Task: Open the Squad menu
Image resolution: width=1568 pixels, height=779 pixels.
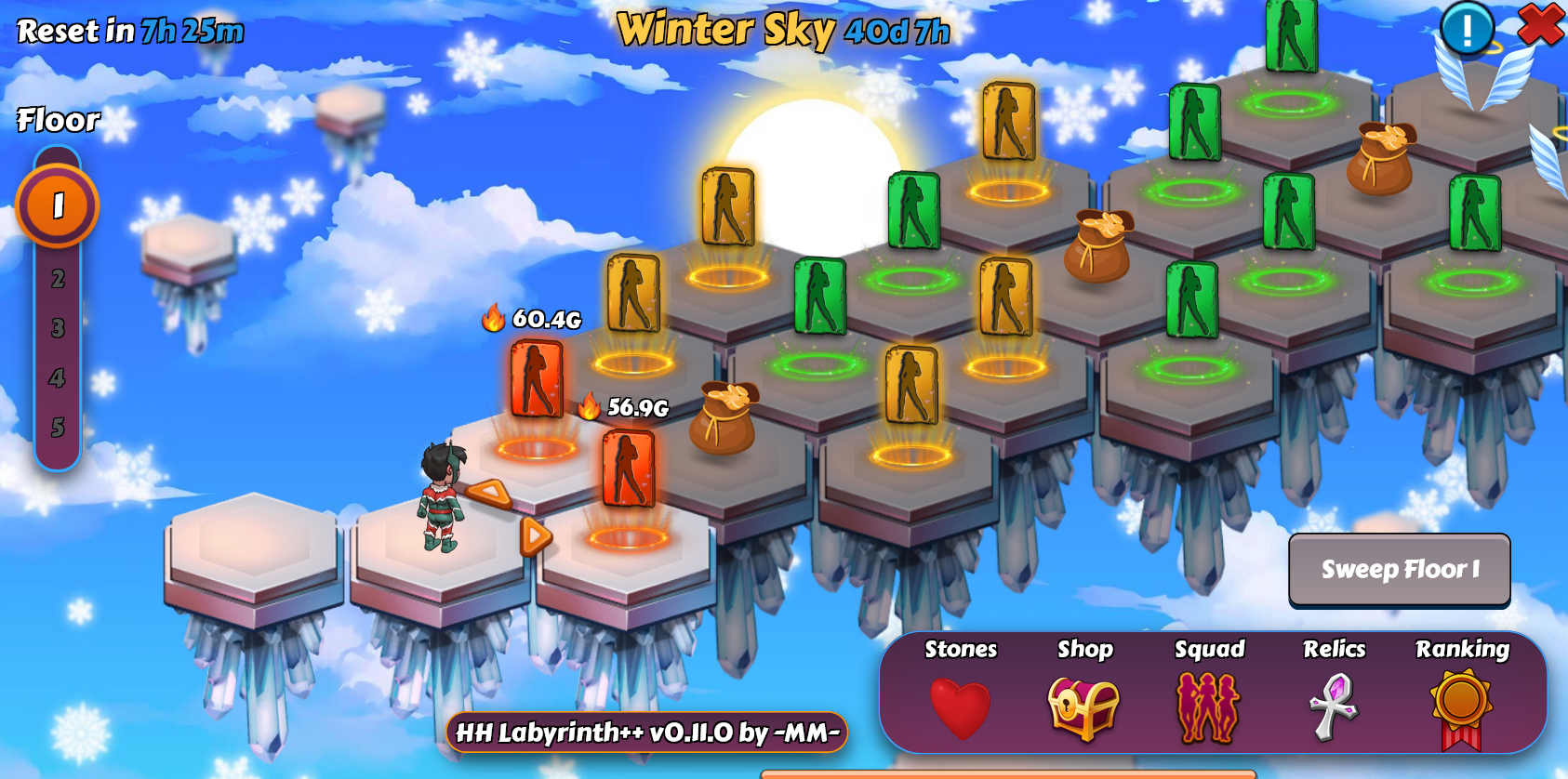Action: click(x=1209, y=707)
